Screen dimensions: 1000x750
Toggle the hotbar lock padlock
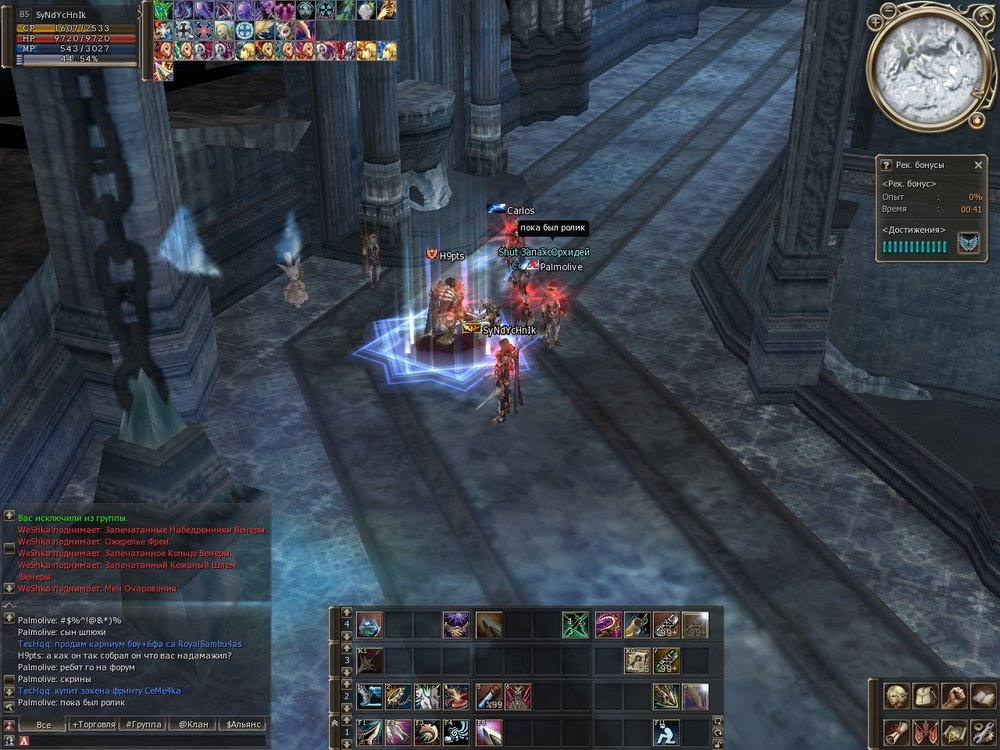pyautogui.click(x=716, y=746)
